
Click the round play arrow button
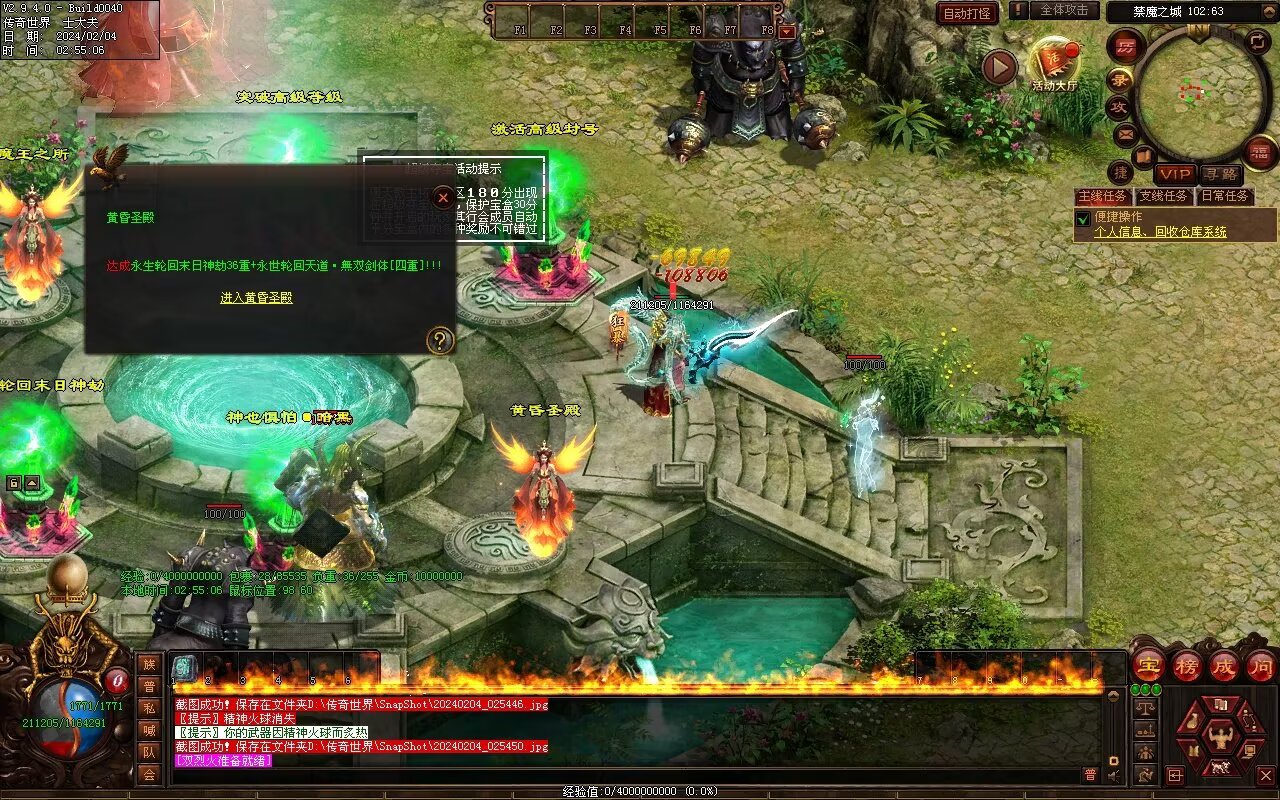click(x=998, y=67)
